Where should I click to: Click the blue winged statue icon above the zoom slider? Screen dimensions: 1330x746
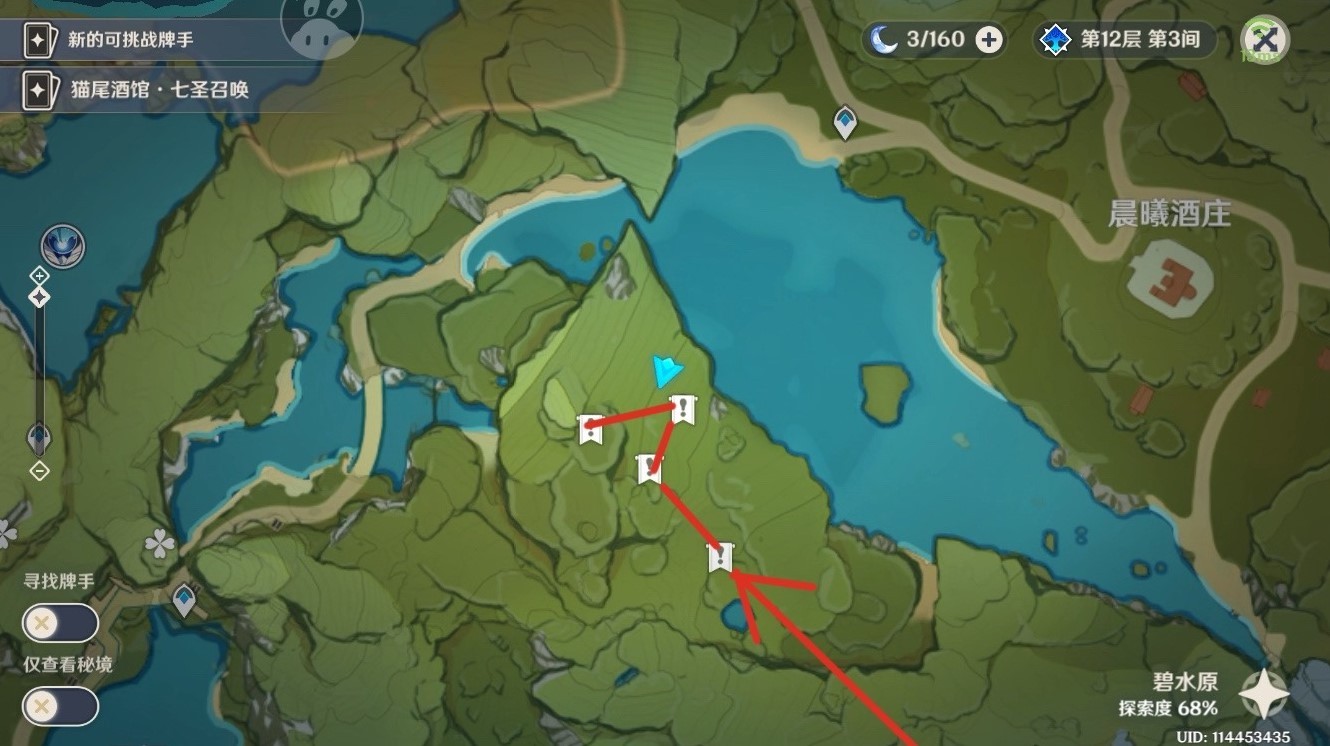pyautogui.click(x=62, y=246)
